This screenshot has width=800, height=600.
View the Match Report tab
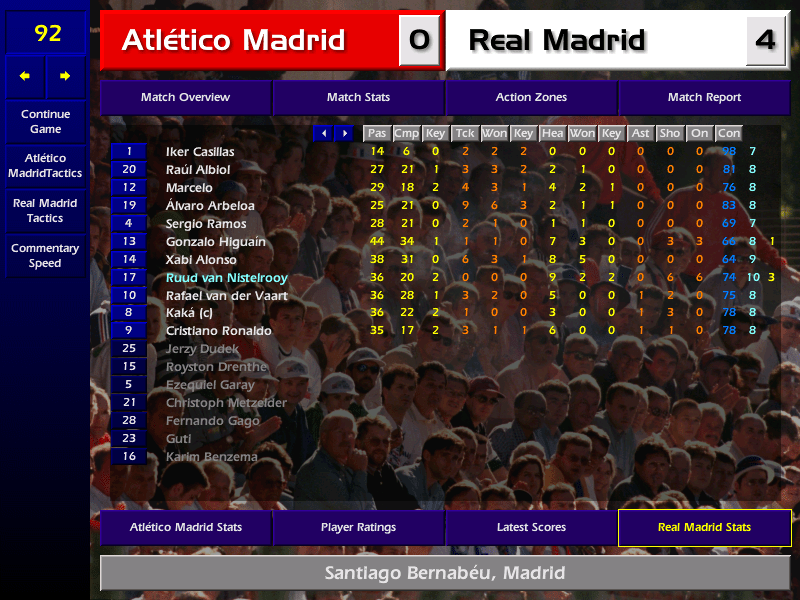click(x=704, y=98)
